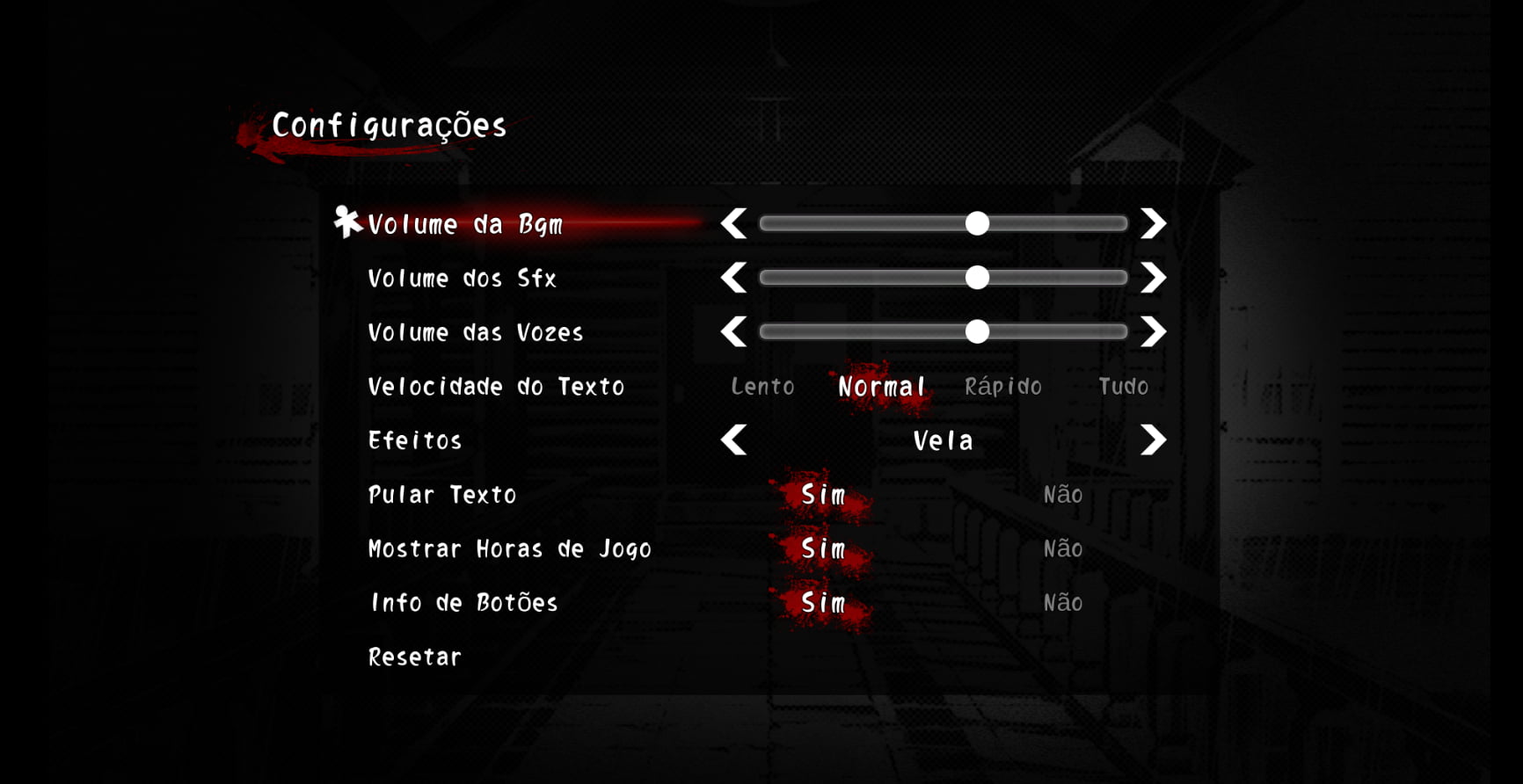1523x784 pixels.
Task: Decrease Volume dos Sfx with left arrow
Action: (x=735, y=278)
